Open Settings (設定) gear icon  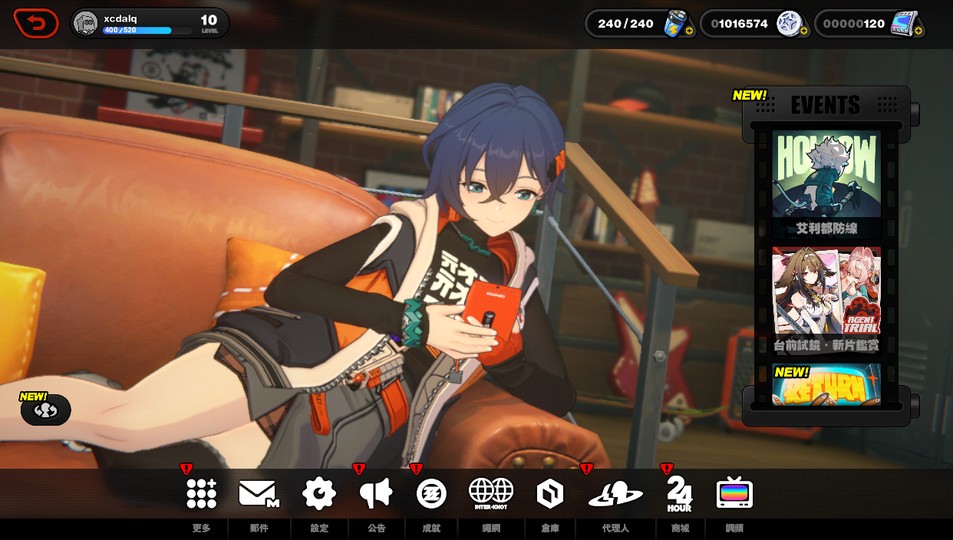[319, 493]
